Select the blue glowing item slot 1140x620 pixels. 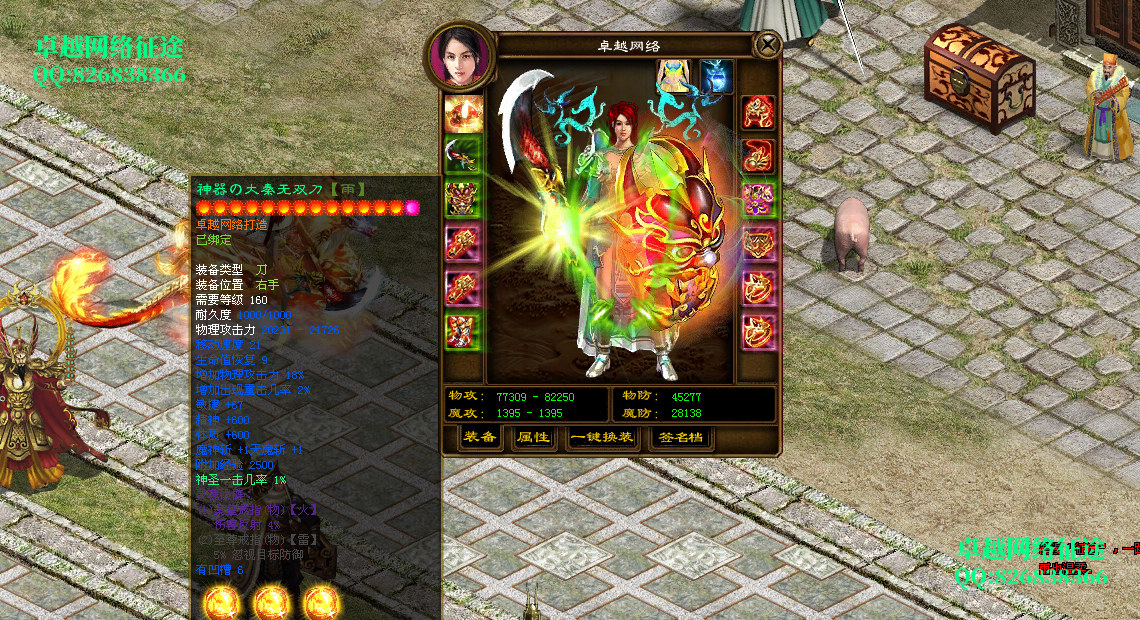pos(716,76)
